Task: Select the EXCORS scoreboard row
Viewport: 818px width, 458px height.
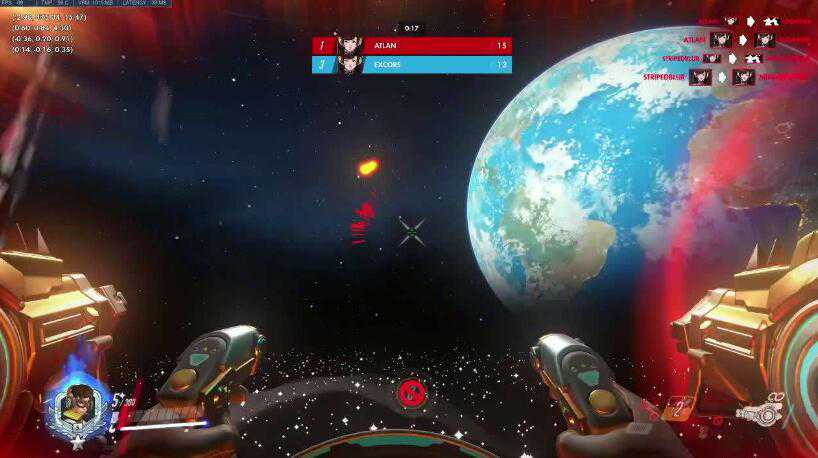Action: 412,65
